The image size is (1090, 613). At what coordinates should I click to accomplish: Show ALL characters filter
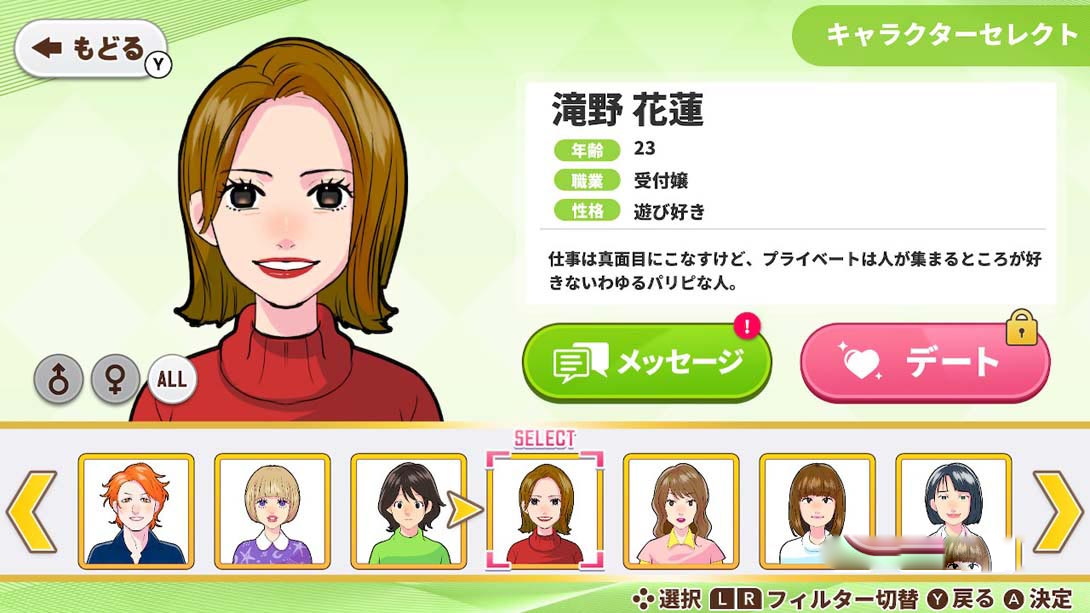pyautogui.click(x=172, y=379)
